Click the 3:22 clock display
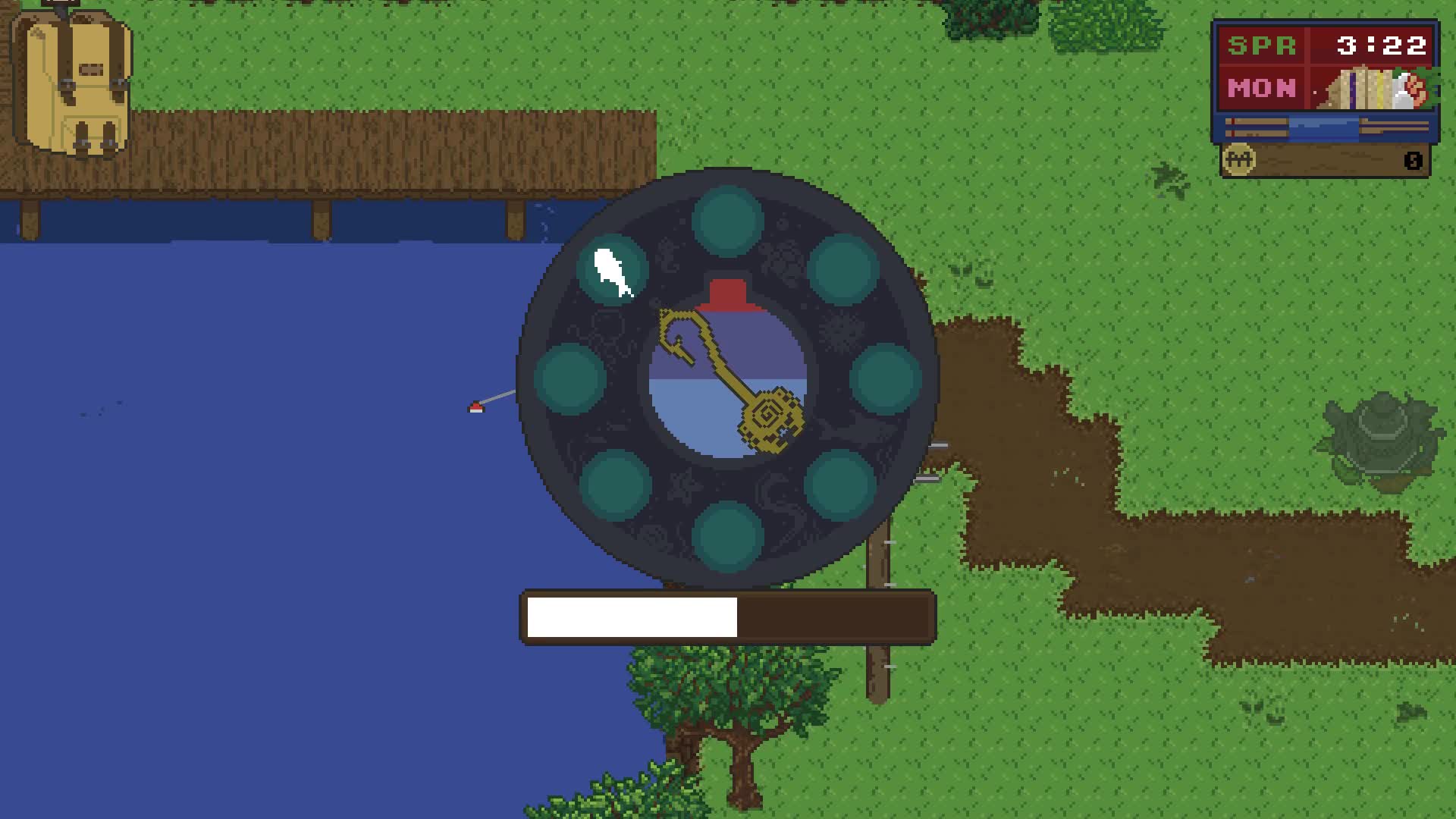Viewport: 1456px width, 819px height. click(1382, 44)
